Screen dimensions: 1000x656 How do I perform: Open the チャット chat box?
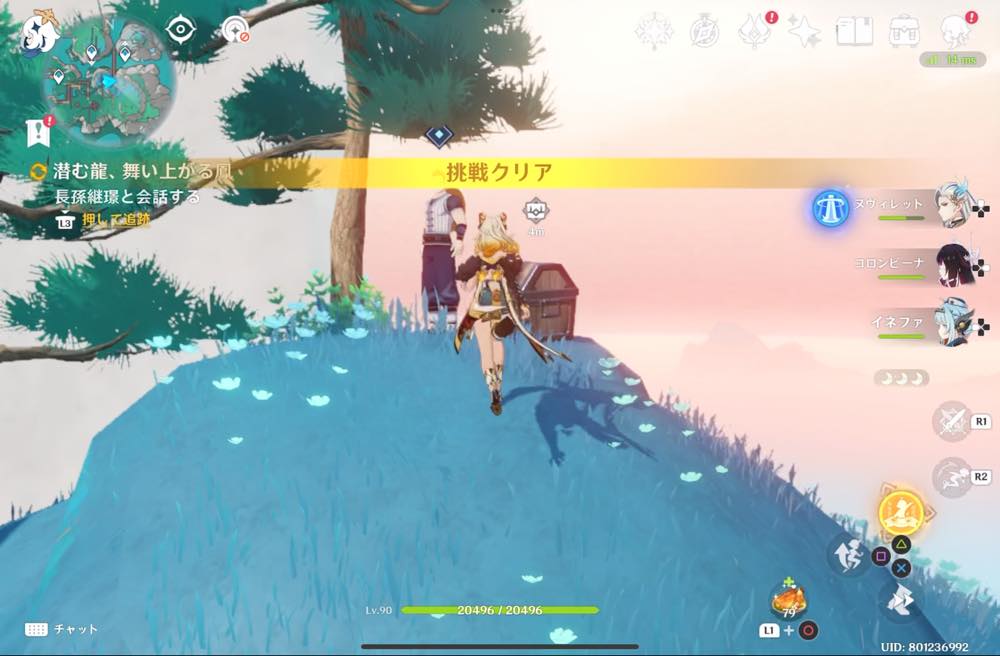(62, 629)
